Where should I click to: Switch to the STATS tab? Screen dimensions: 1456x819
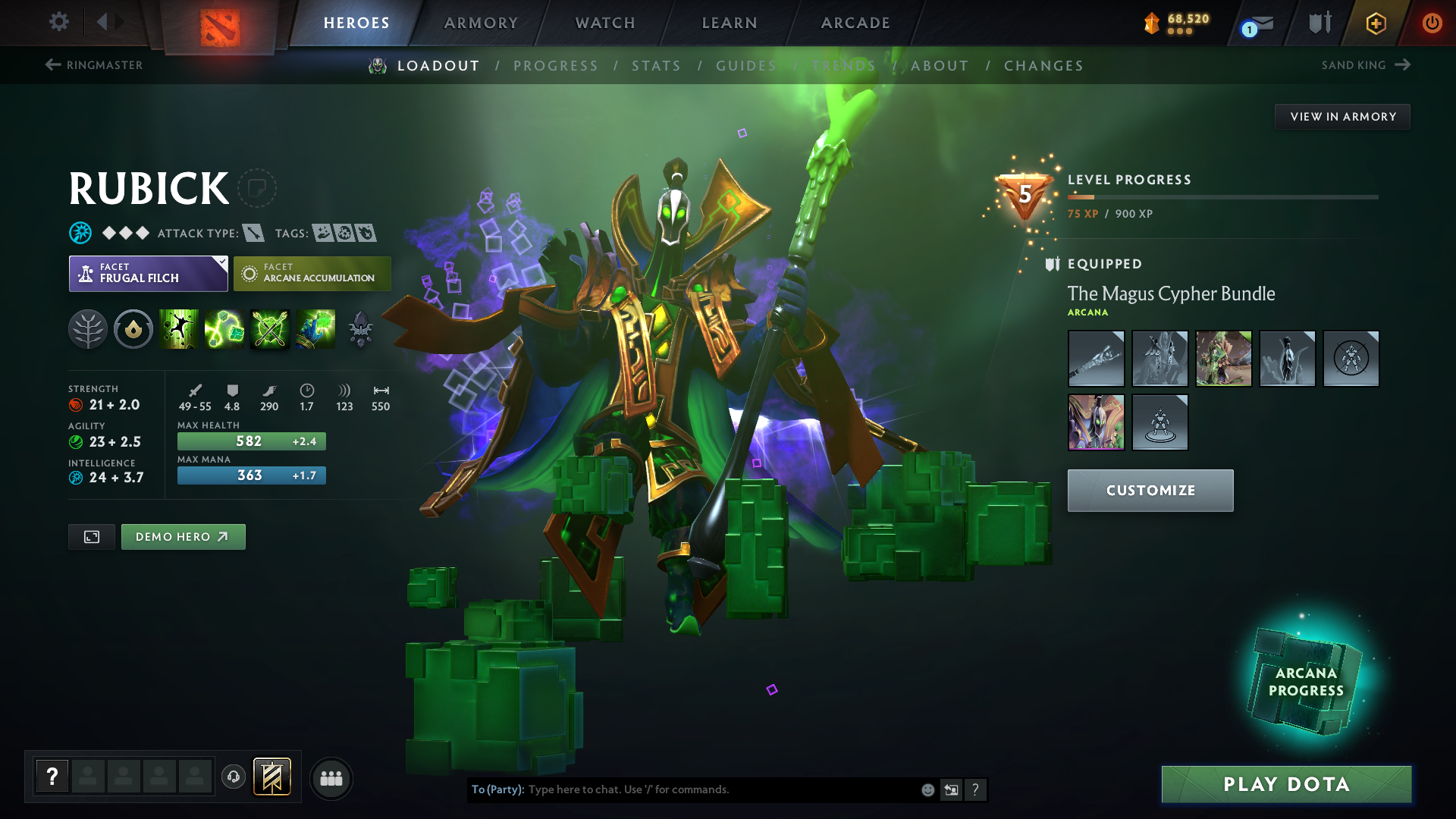(x=656, y=66)
